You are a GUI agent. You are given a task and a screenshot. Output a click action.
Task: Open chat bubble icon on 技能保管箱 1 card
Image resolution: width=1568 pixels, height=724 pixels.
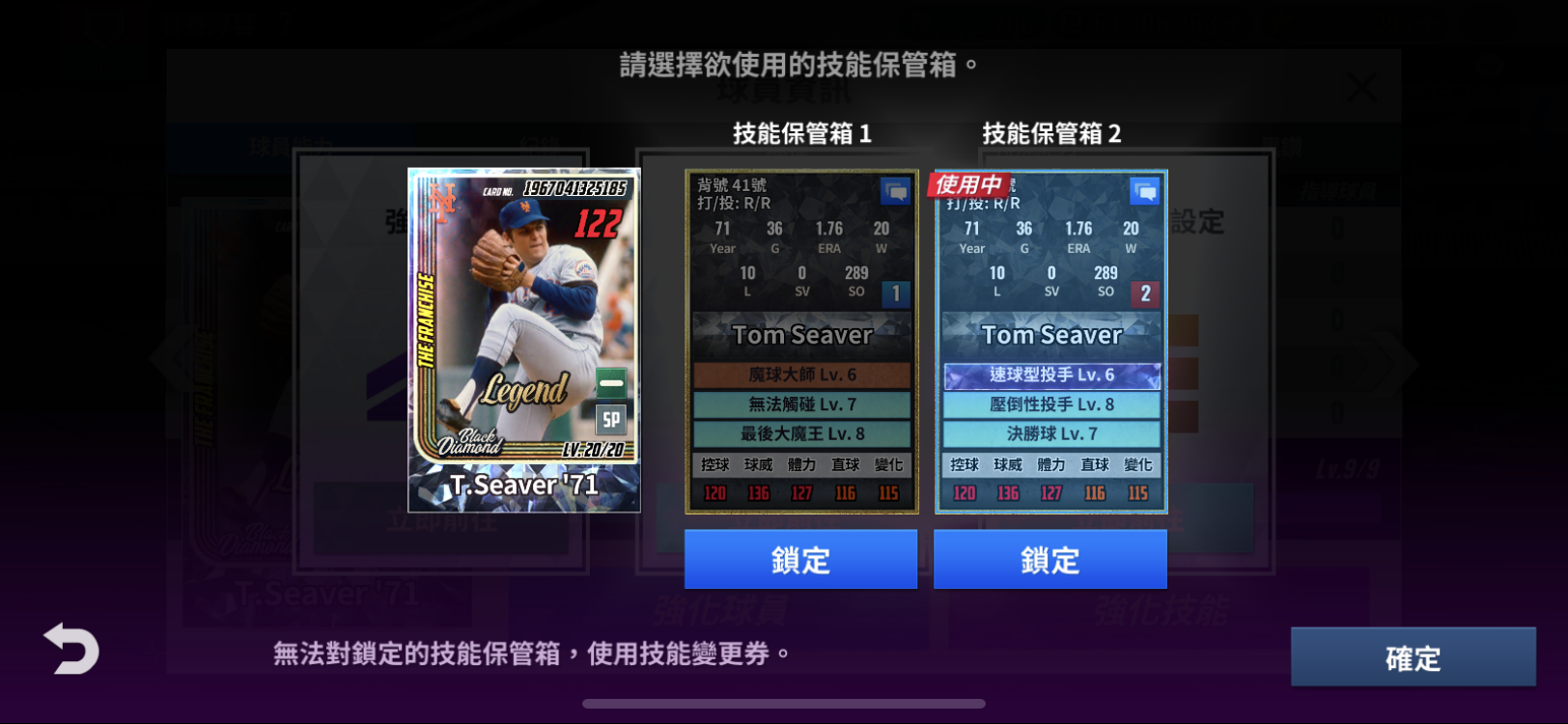coord(895,190)
